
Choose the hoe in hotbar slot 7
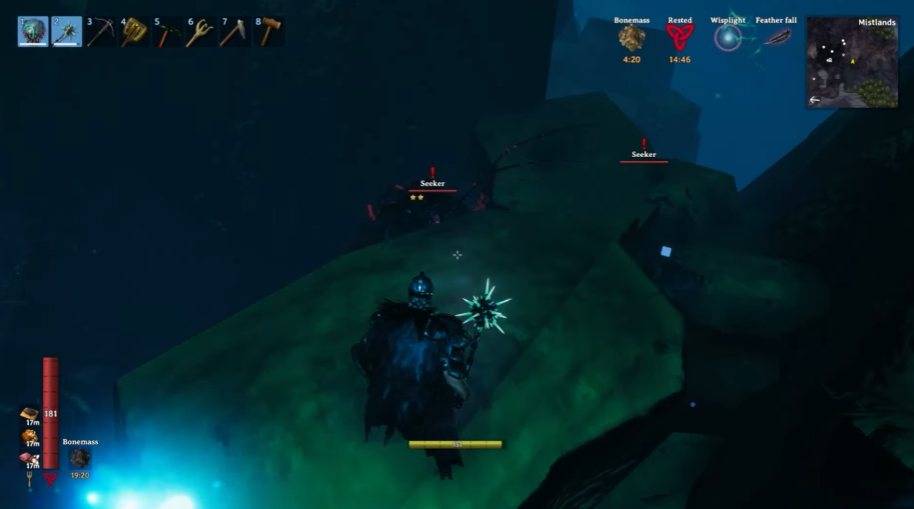[x=235, y=32]
